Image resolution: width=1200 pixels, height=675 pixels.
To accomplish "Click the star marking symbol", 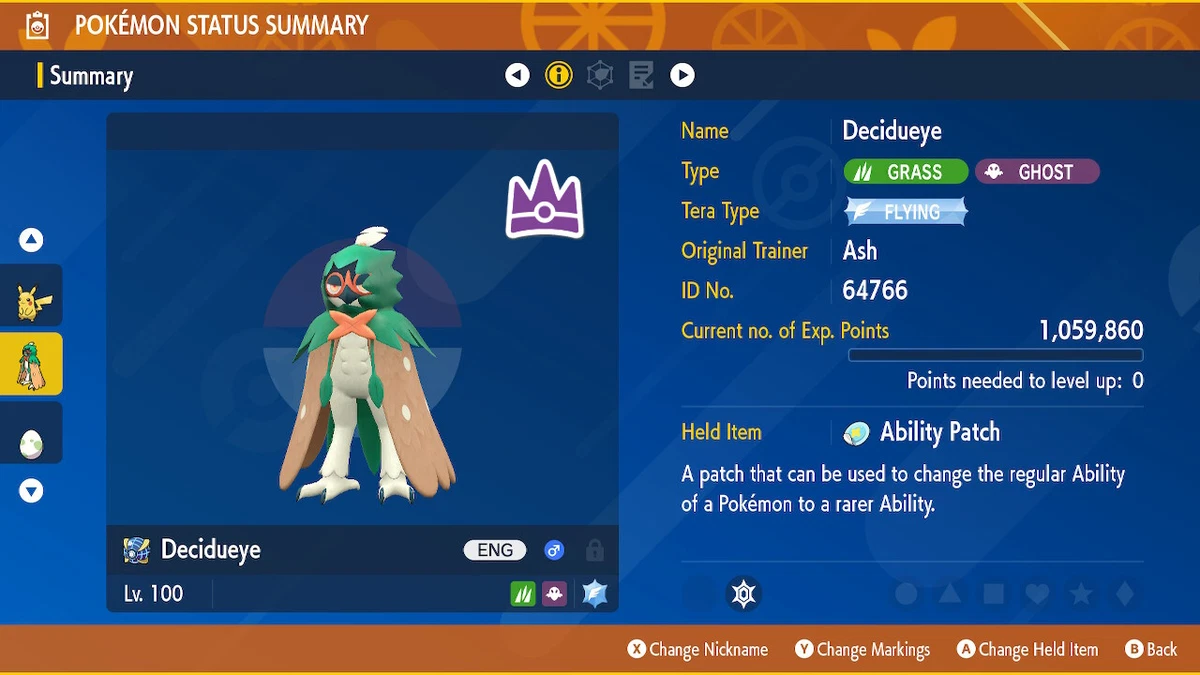I will click(x=1081, y=594).
